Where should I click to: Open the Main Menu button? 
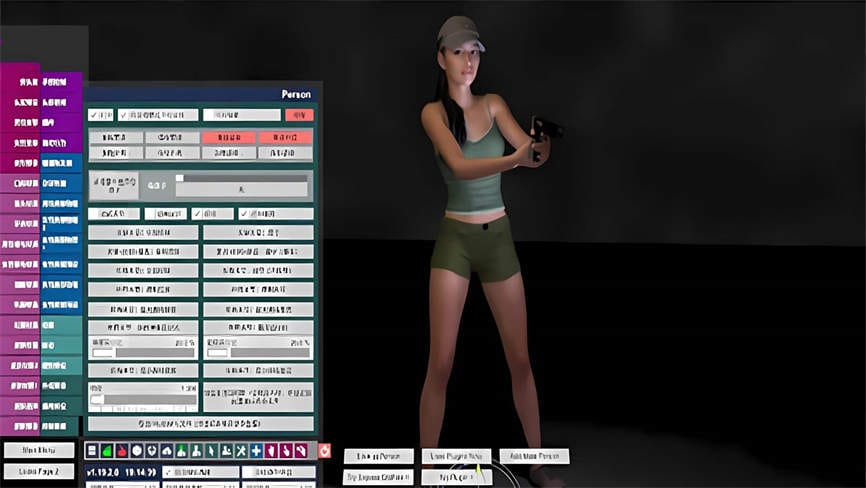39,451
